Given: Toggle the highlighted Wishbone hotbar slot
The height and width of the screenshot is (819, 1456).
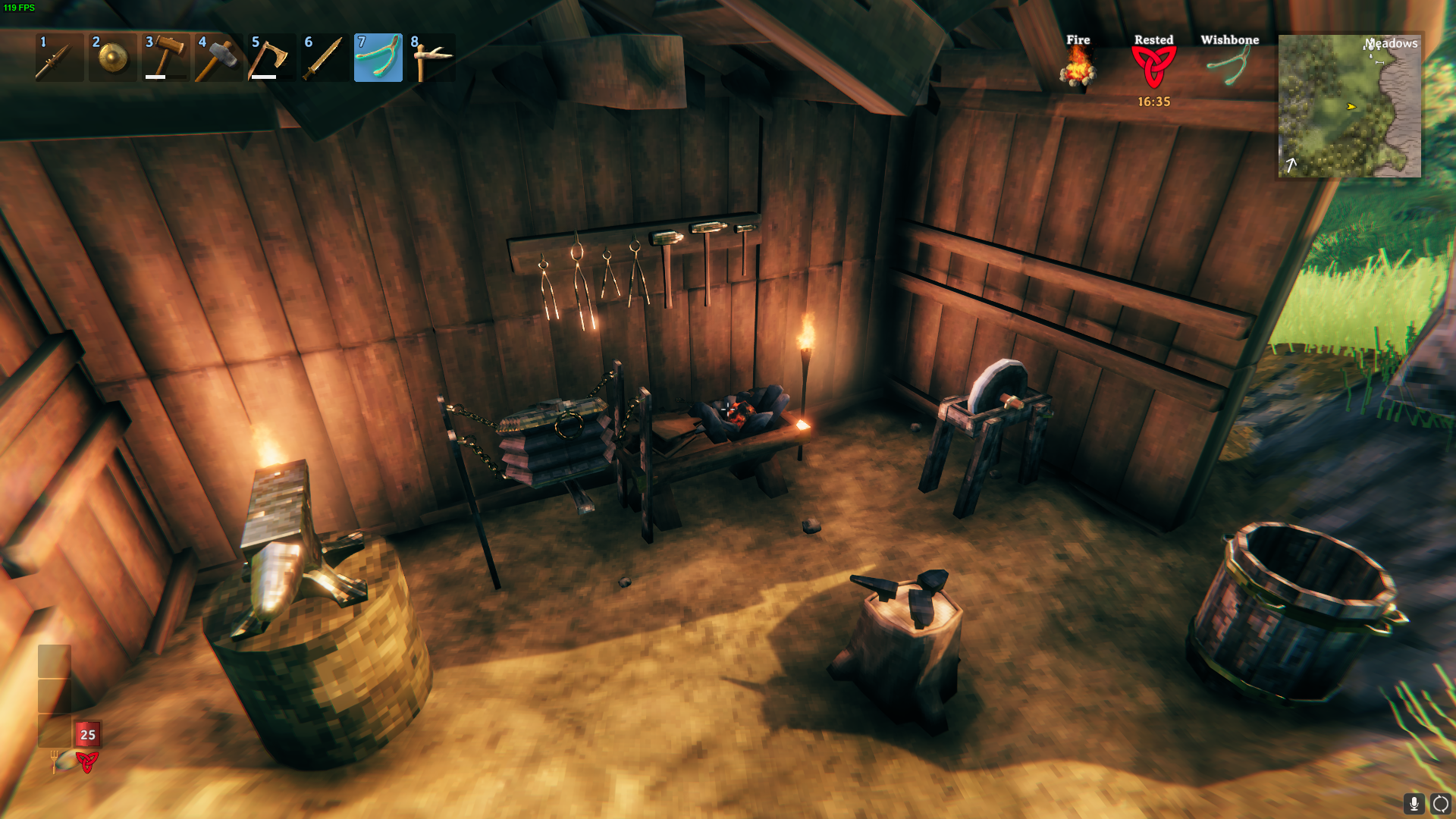Looking at the screenshot, I should point(378,58).
